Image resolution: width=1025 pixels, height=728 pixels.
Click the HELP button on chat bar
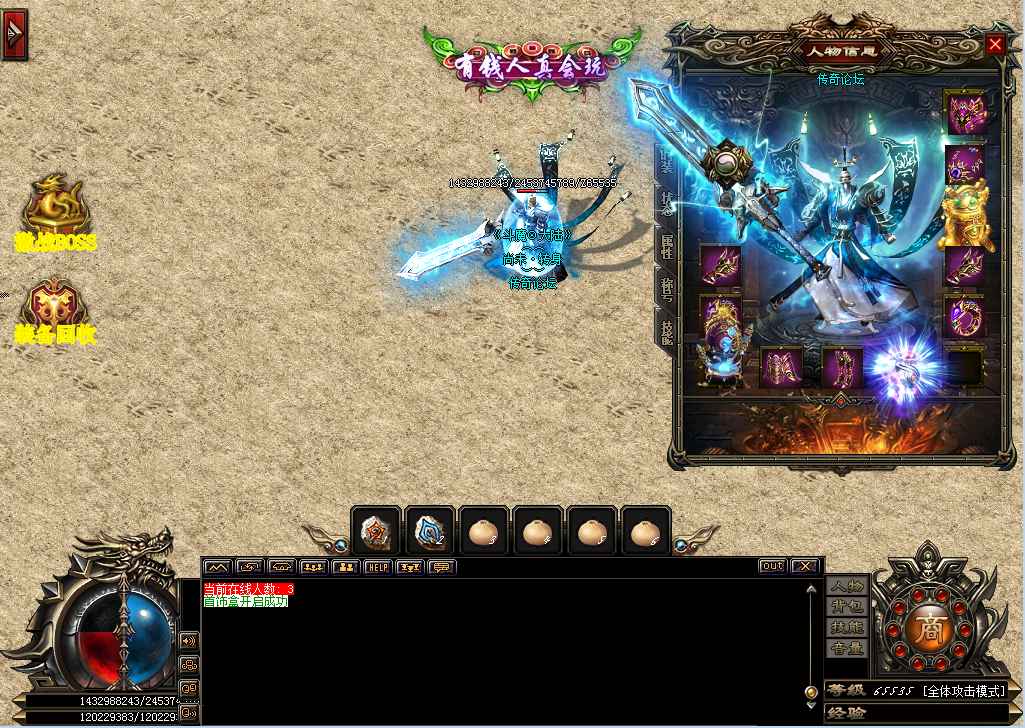[x=377, y=567]
